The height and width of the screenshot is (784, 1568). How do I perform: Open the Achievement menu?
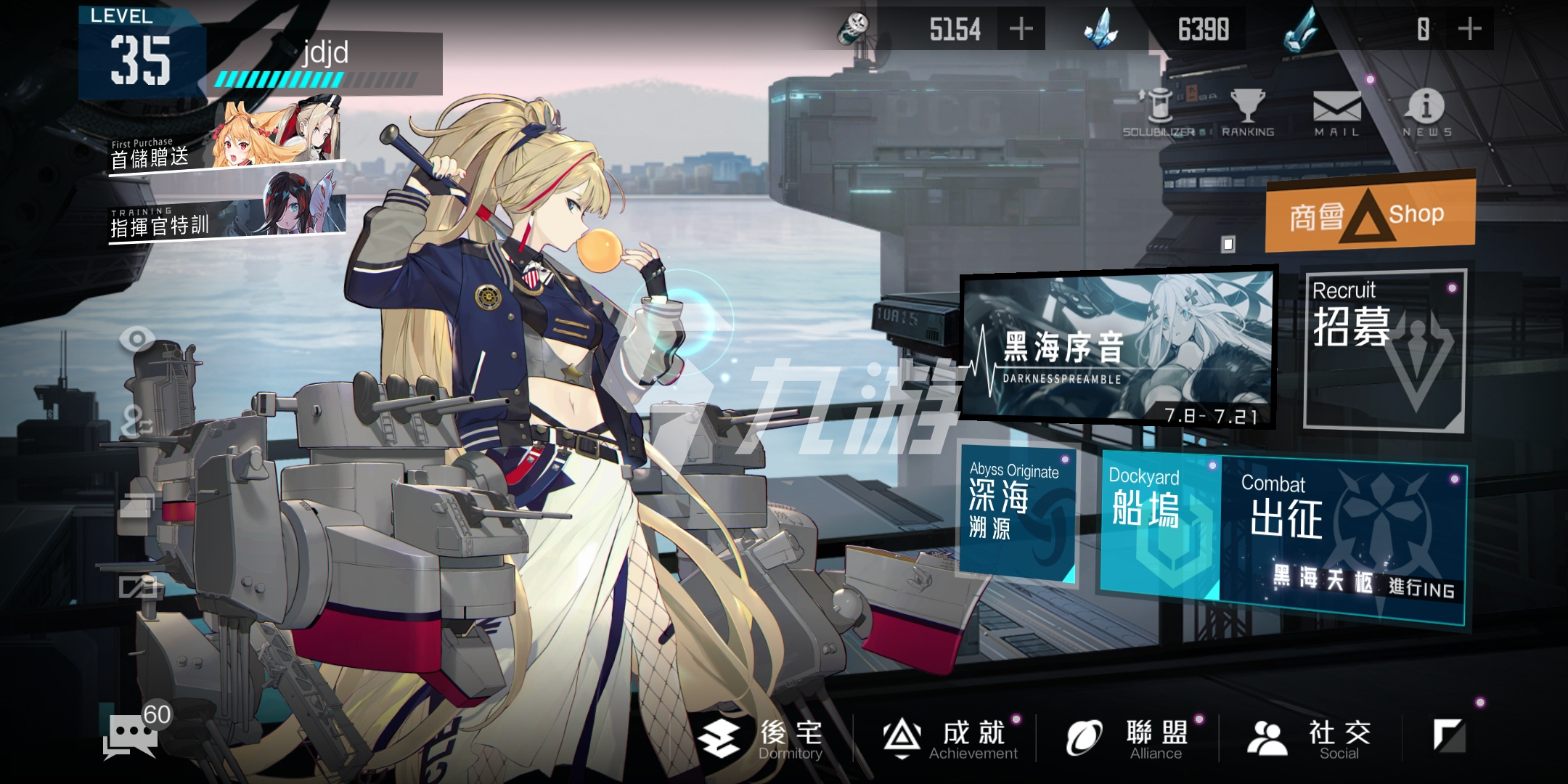click(x=951, y=738)
